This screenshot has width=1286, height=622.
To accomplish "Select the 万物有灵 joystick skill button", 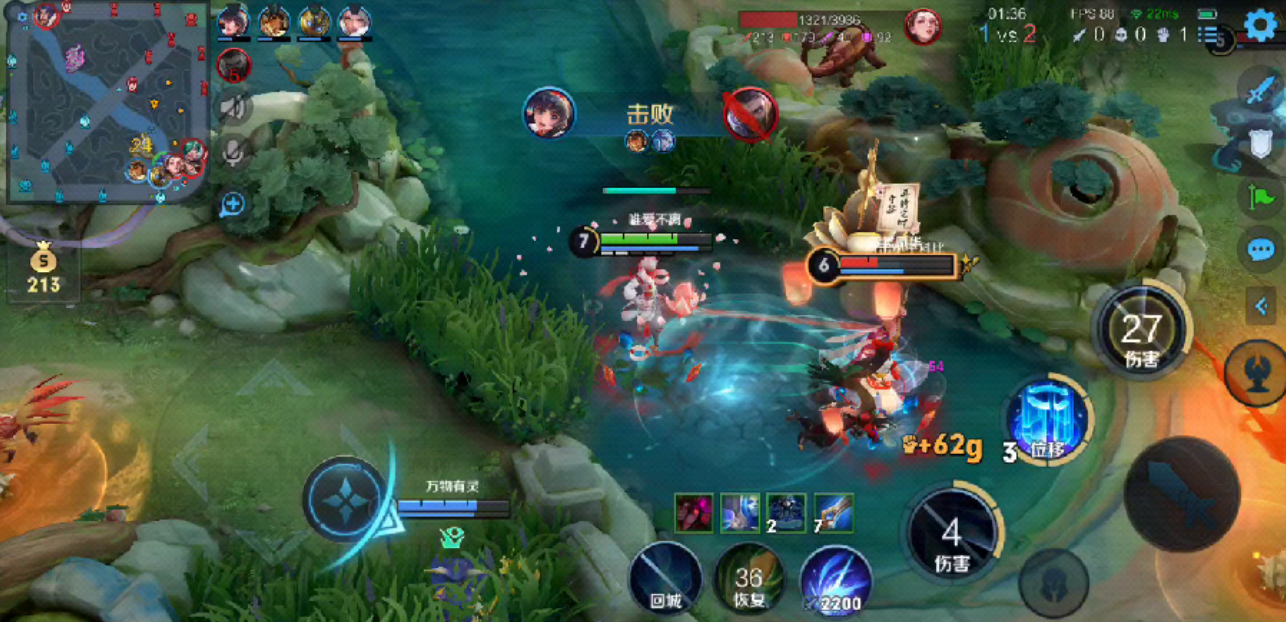I will (345, 498).
